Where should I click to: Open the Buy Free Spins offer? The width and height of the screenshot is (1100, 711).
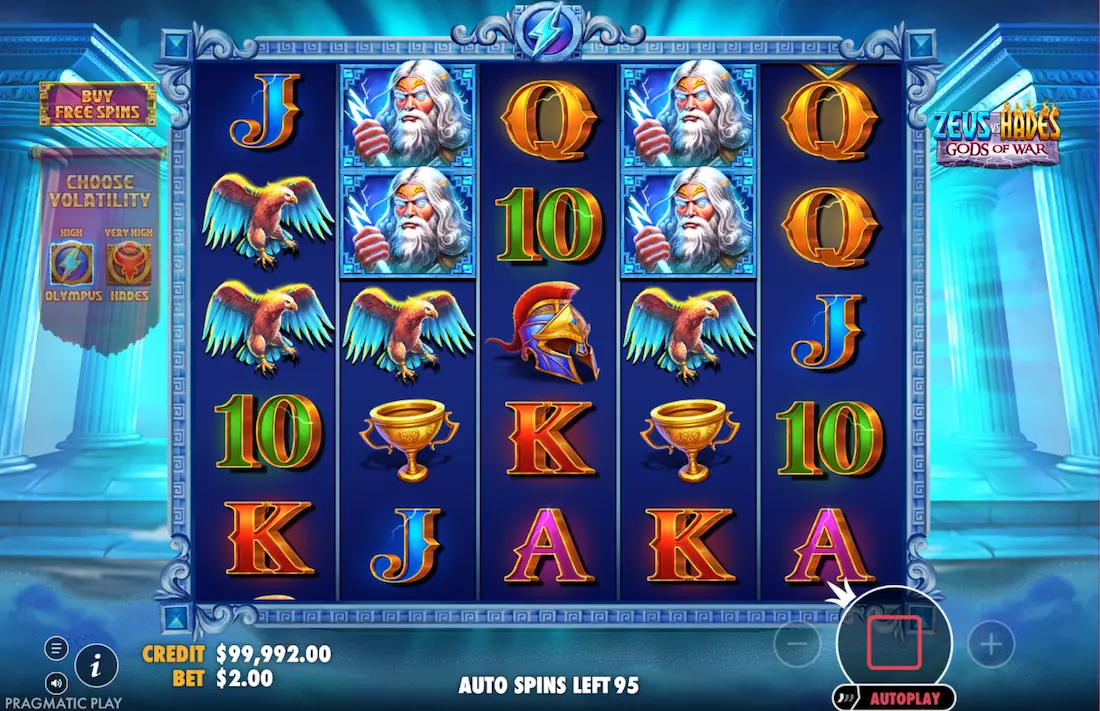[97, 104]
